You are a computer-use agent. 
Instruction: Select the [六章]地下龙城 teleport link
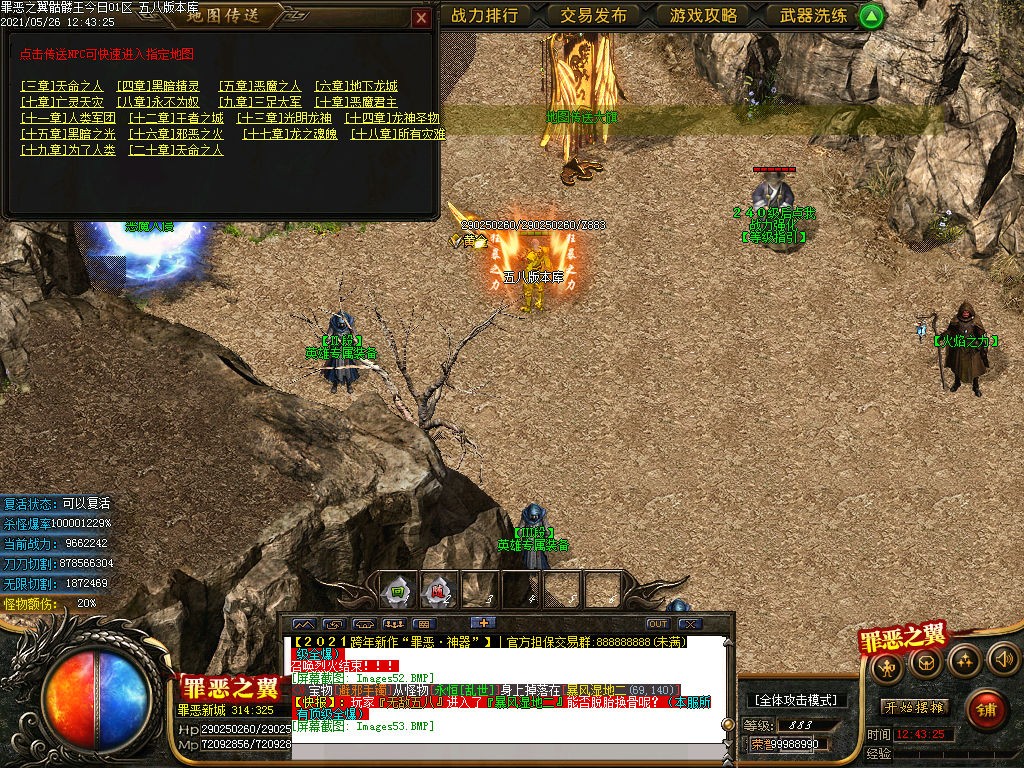tap(356, 86)
